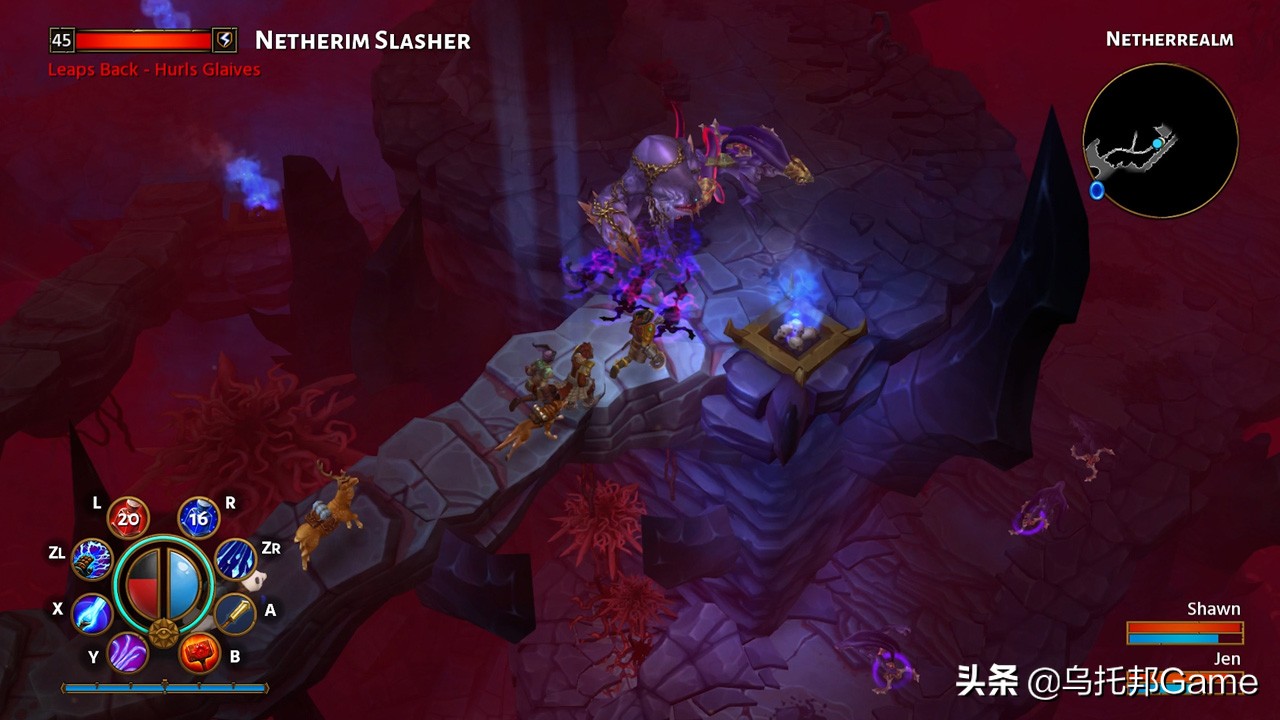
Task: Select the red health potion on L
Action: point(126,517)
